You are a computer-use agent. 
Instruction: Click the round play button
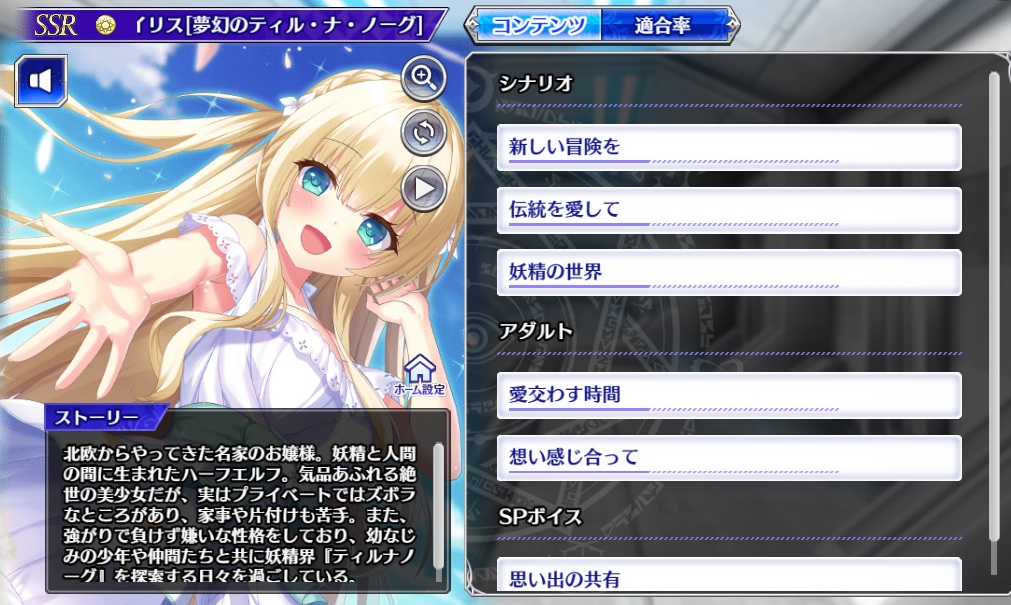click(x=424, y=187)
